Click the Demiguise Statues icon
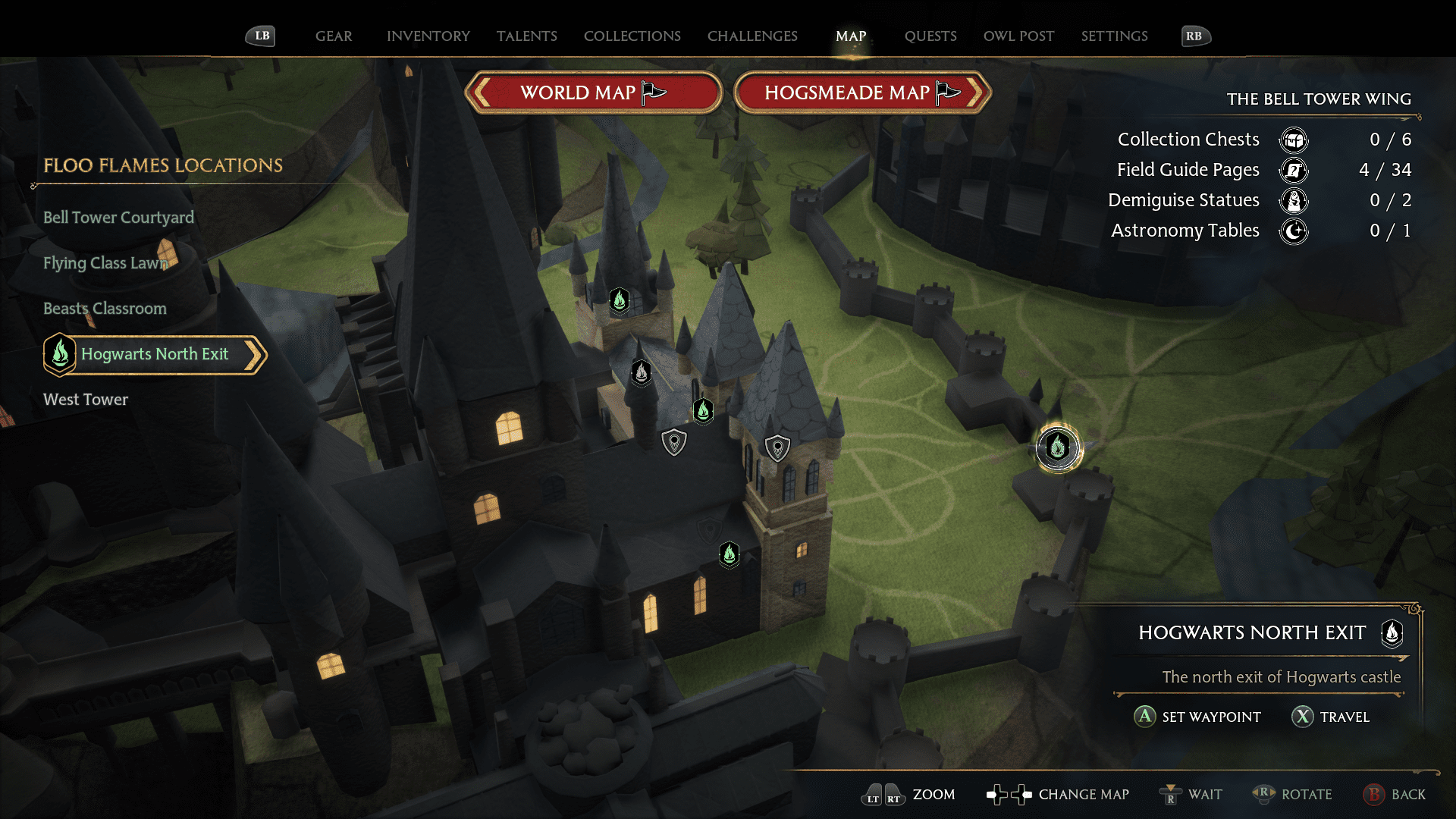The height and width of the screenshot is (819, 1456). [x=1293, y=200]
